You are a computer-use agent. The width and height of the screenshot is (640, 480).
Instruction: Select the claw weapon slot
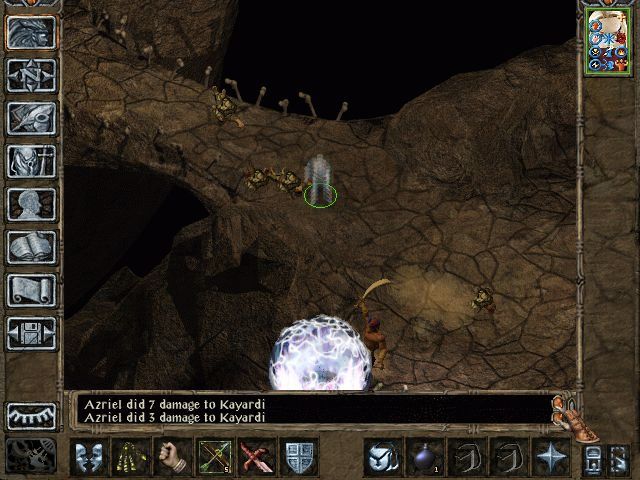coord(131,457)
